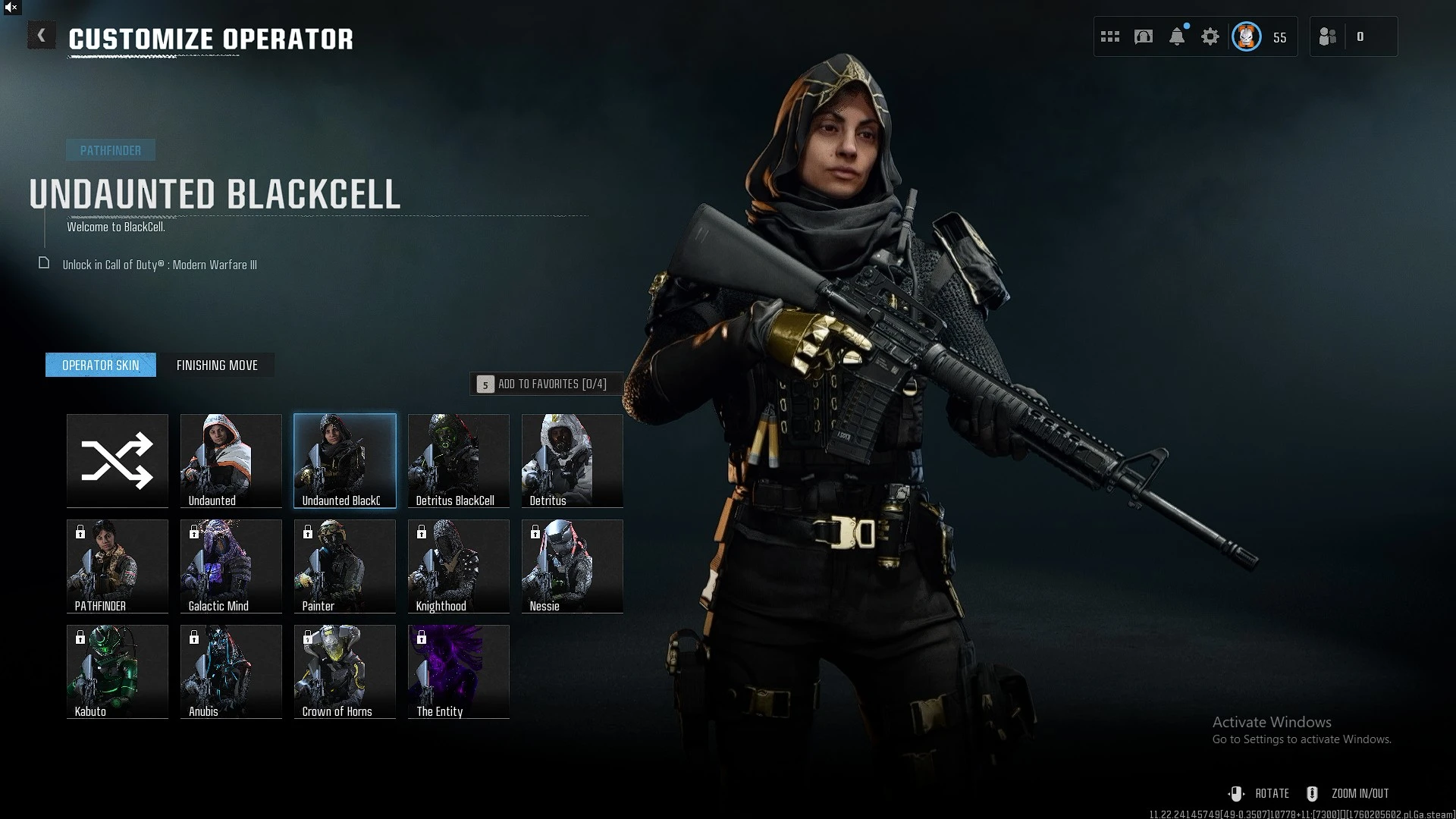
Task: Select the green Kabuto skin
Action: point(118,671)
